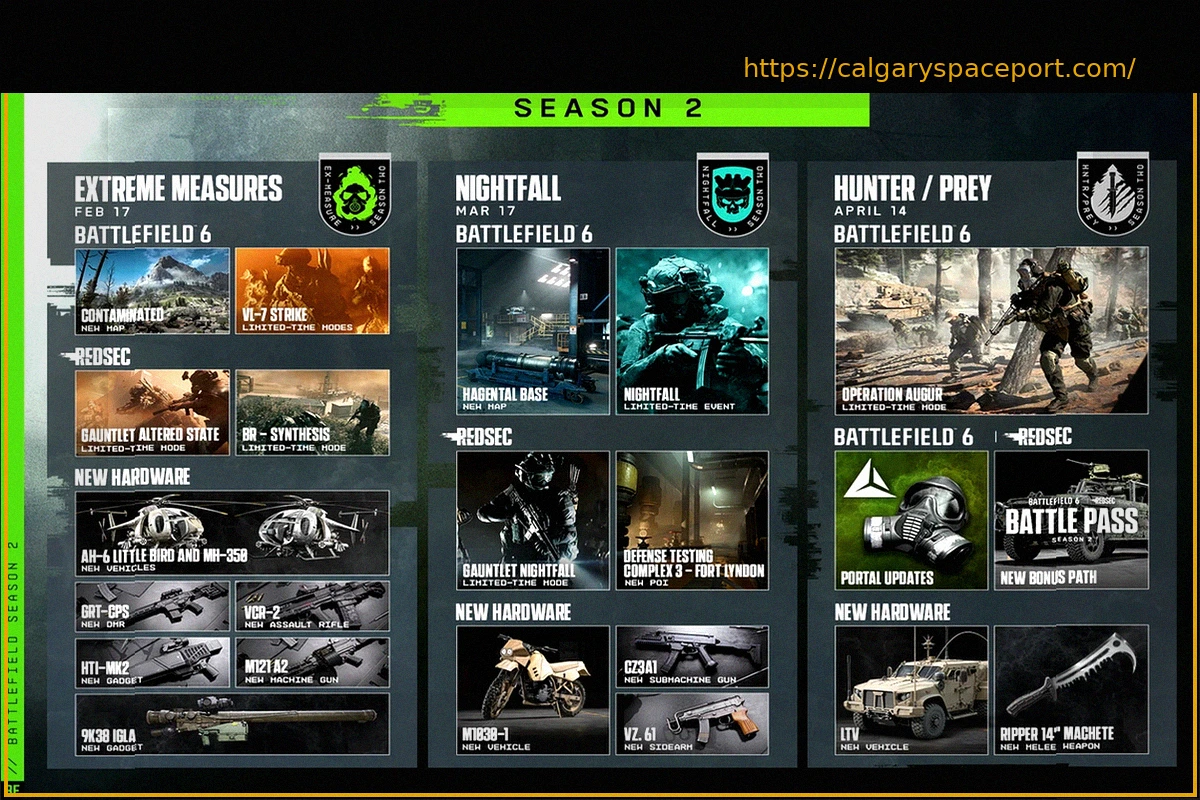Click the M121 A2 machine gun tile
1200x800 pixels.
[x=312, y=662]
